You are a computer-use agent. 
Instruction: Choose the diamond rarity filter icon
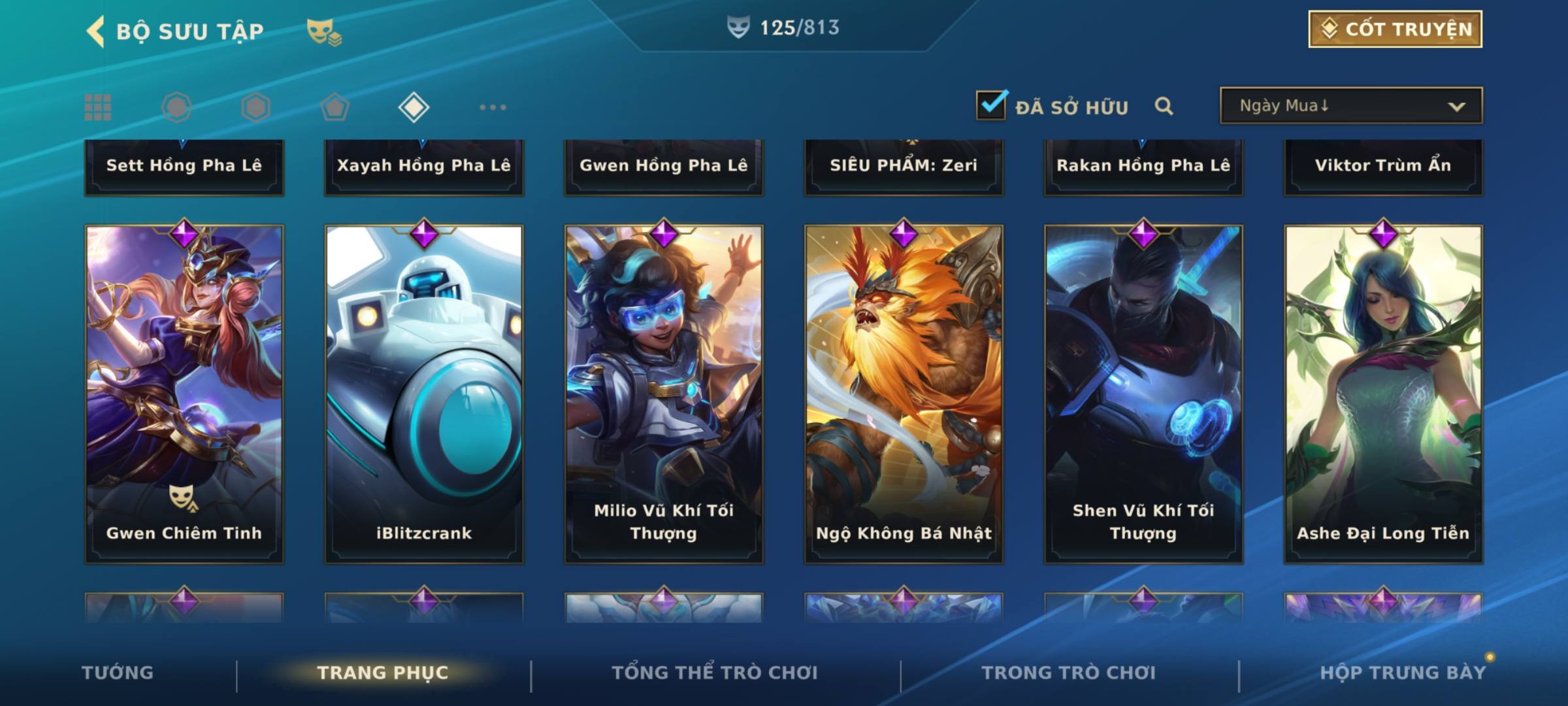414,107
